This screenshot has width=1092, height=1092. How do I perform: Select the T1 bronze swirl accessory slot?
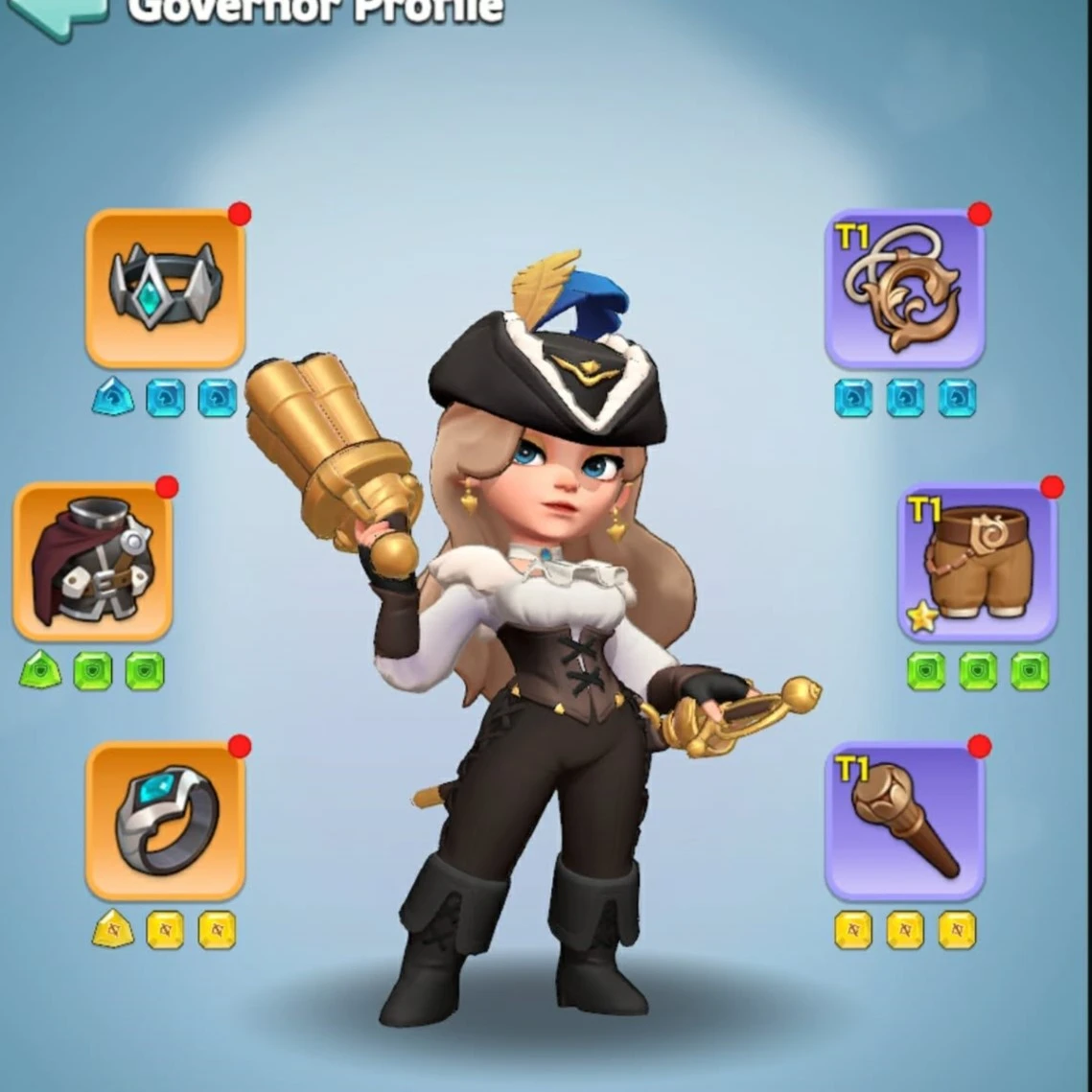pyautogui.click(x=905, y=289)
